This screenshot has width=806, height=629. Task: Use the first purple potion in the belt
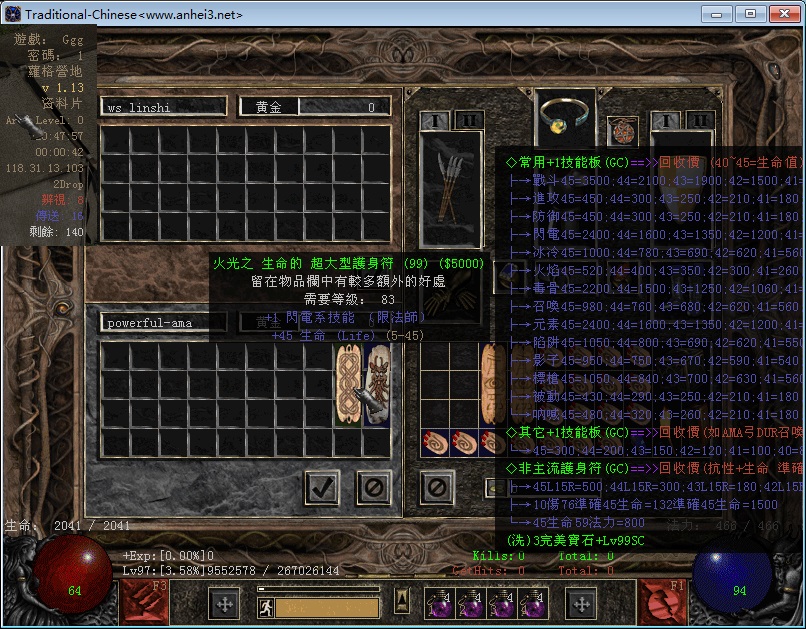[x=438, y=604]
